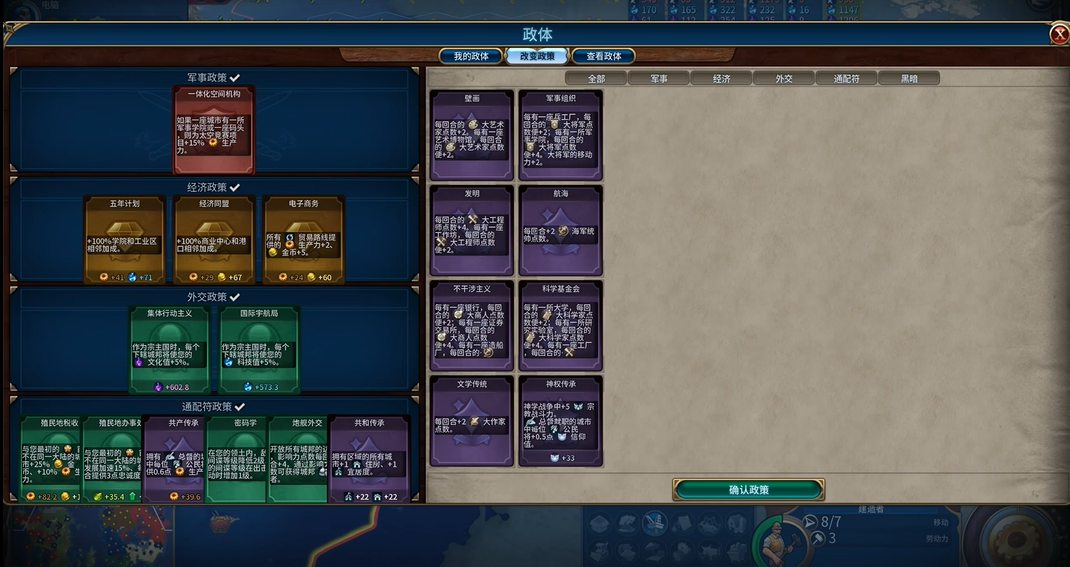
Task: Show only 外交 policy cards
Action: 783,78
